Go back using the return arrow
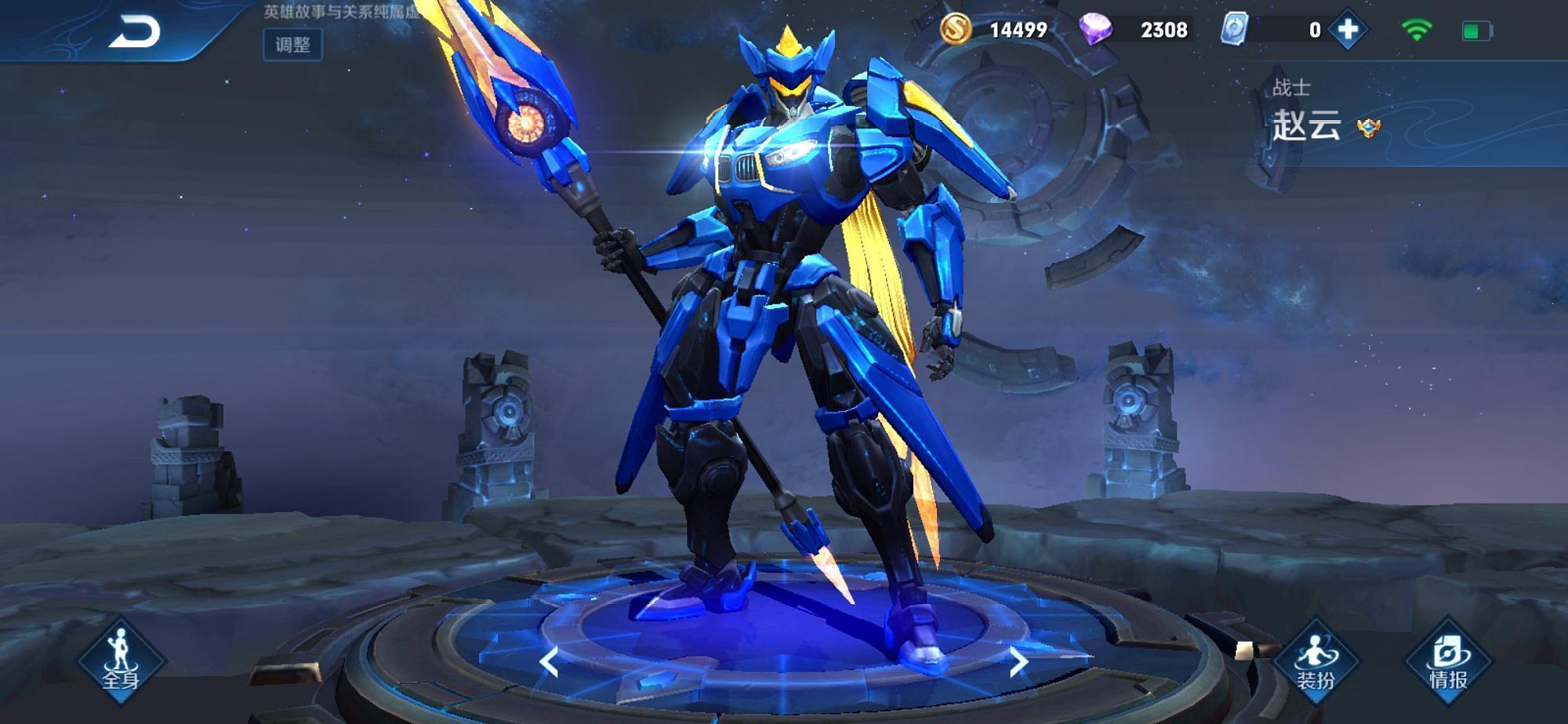Screen dimensions: 1568x724 135,33
